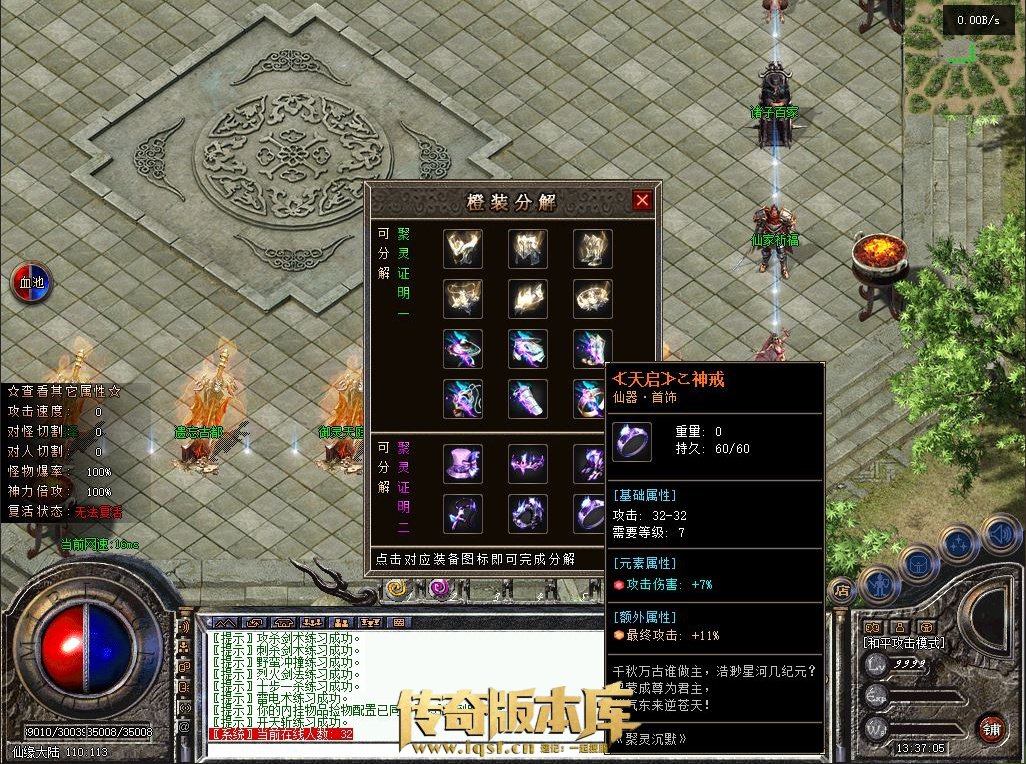Open the 店 shop button
Screen dimensions: 1026x764
tap(841, 589)
